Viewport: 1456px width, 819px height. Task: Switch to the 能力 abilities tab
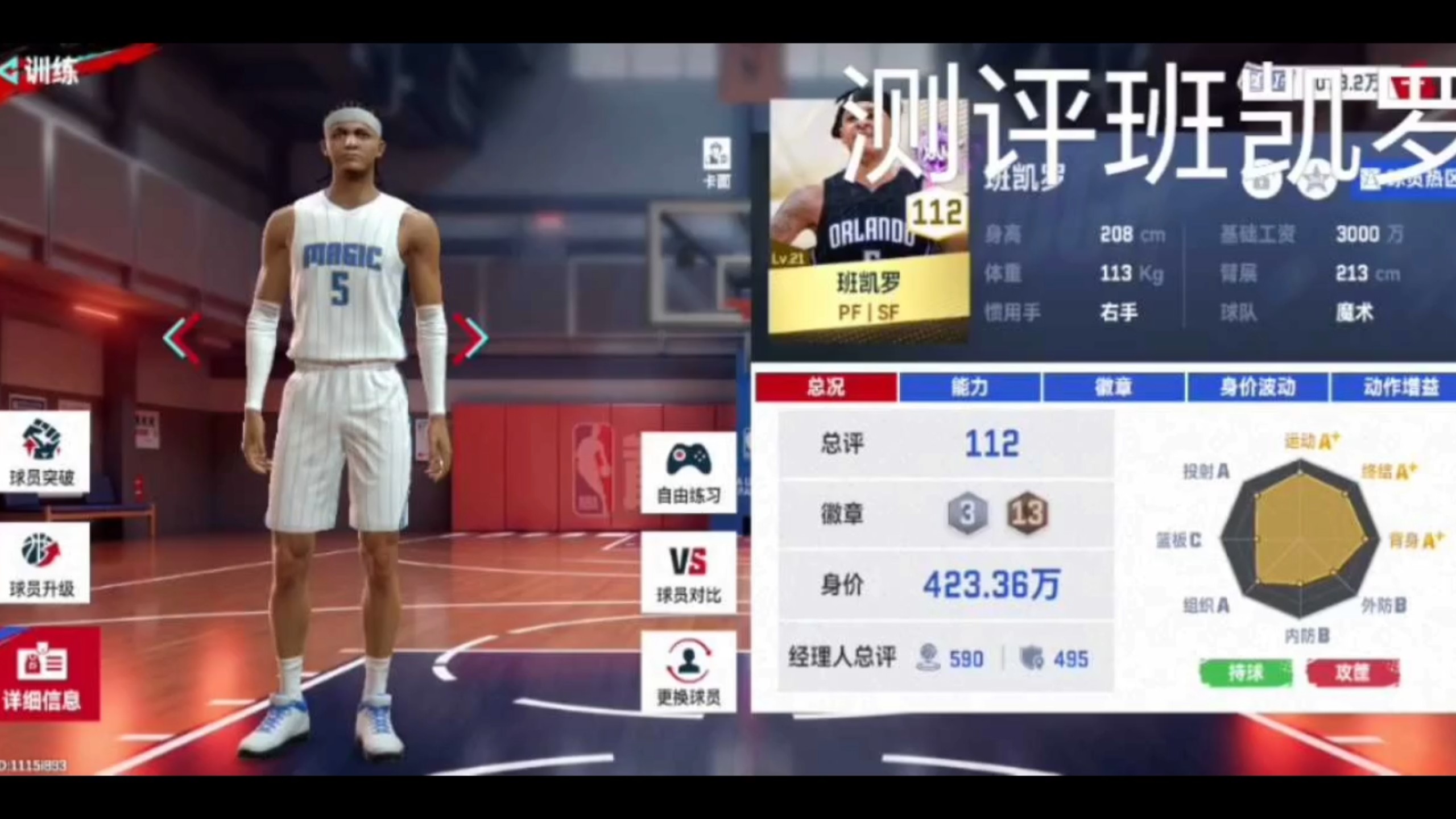pos(970,387)
